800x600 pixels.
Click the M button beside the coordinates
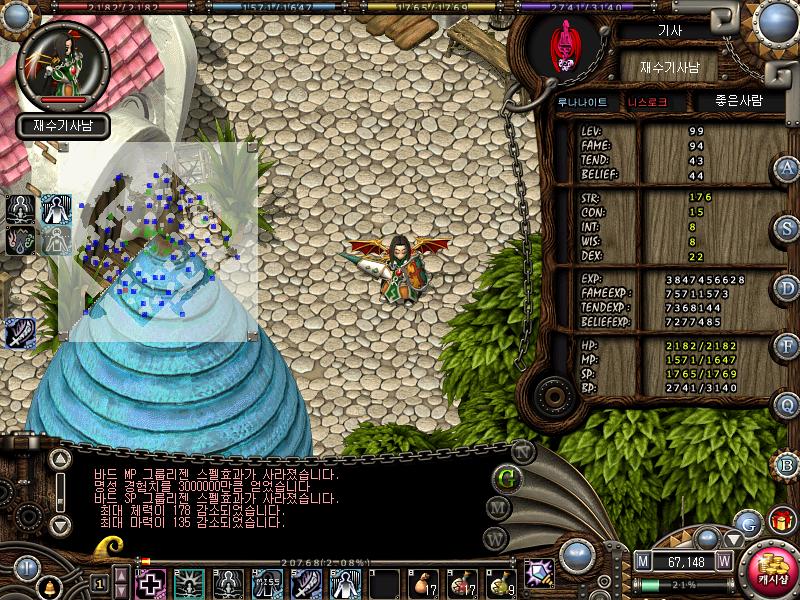point(643,561)
